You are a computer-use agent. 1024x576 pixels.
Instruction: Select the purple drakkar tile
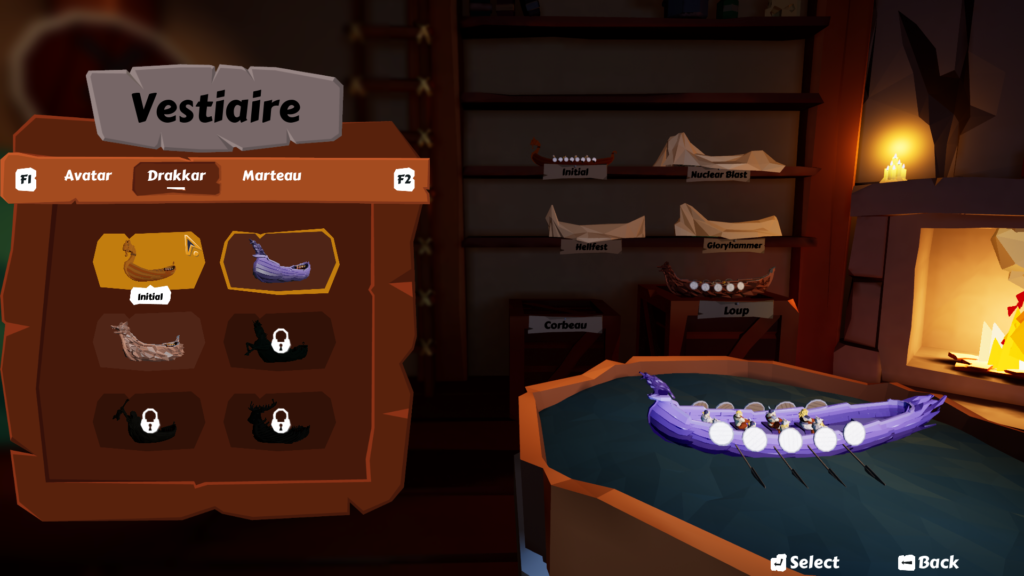(280, 262)
